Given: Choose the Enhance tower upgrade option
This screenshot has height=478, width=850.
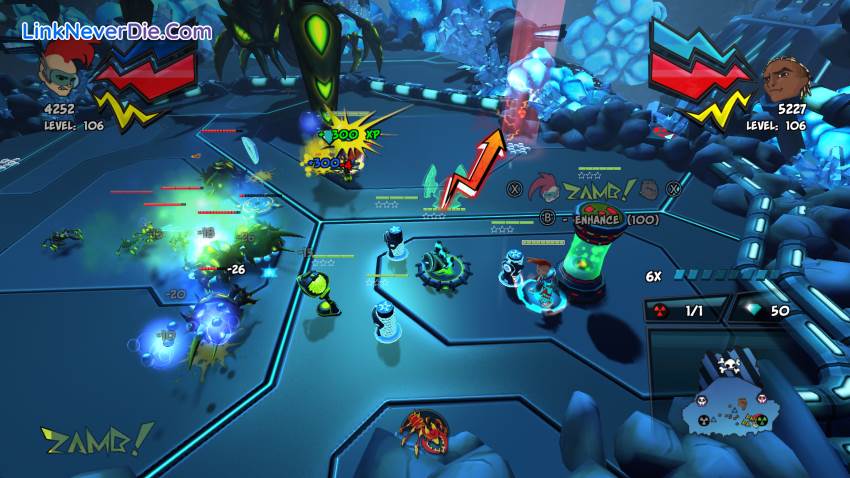Looking at the screenshot, I should (600, 218).
